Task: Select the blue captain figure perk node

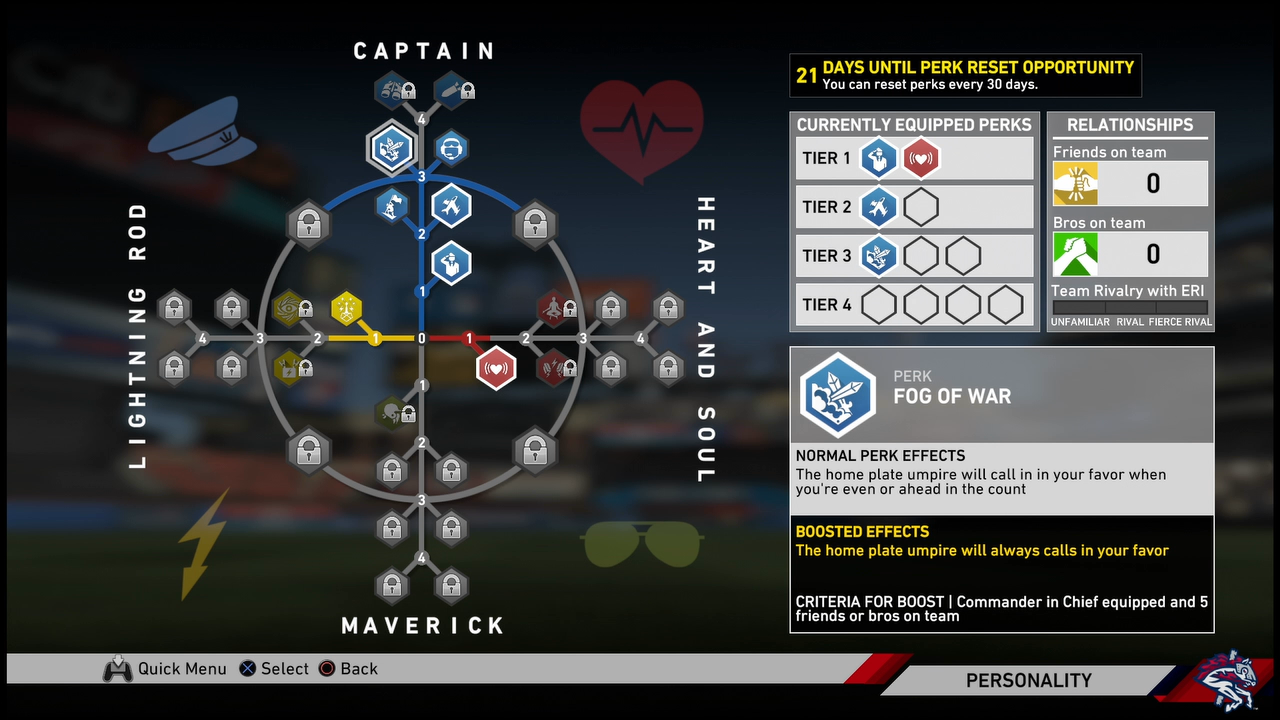Action: tap(451, 264)
